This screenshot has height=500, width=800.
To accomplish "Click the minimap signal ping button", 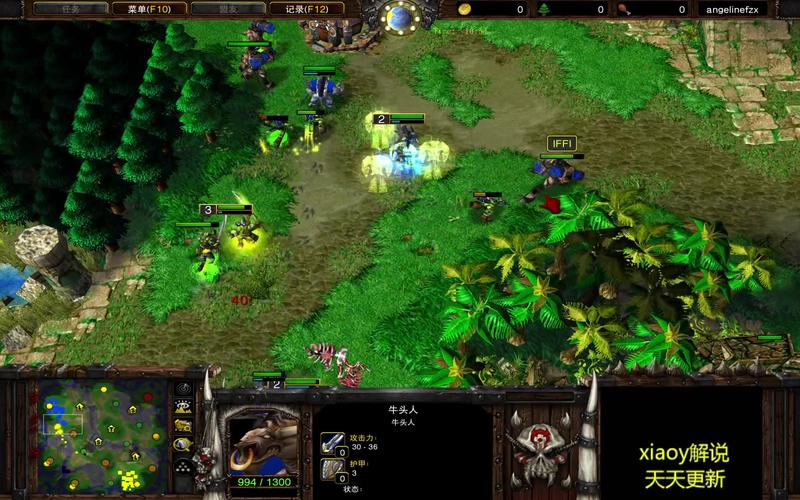I will 184,389.
